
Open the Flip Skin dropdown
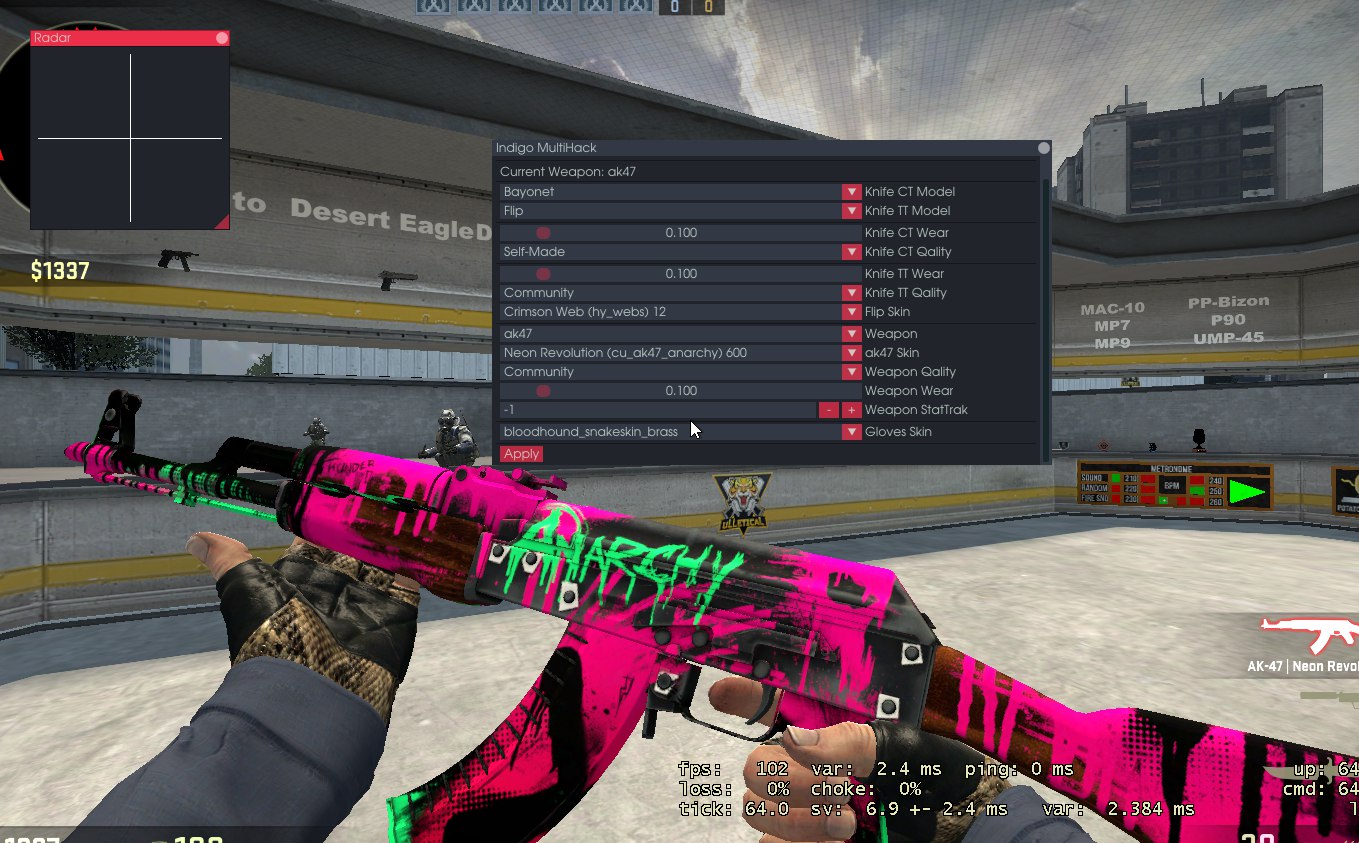coord(850,312)
